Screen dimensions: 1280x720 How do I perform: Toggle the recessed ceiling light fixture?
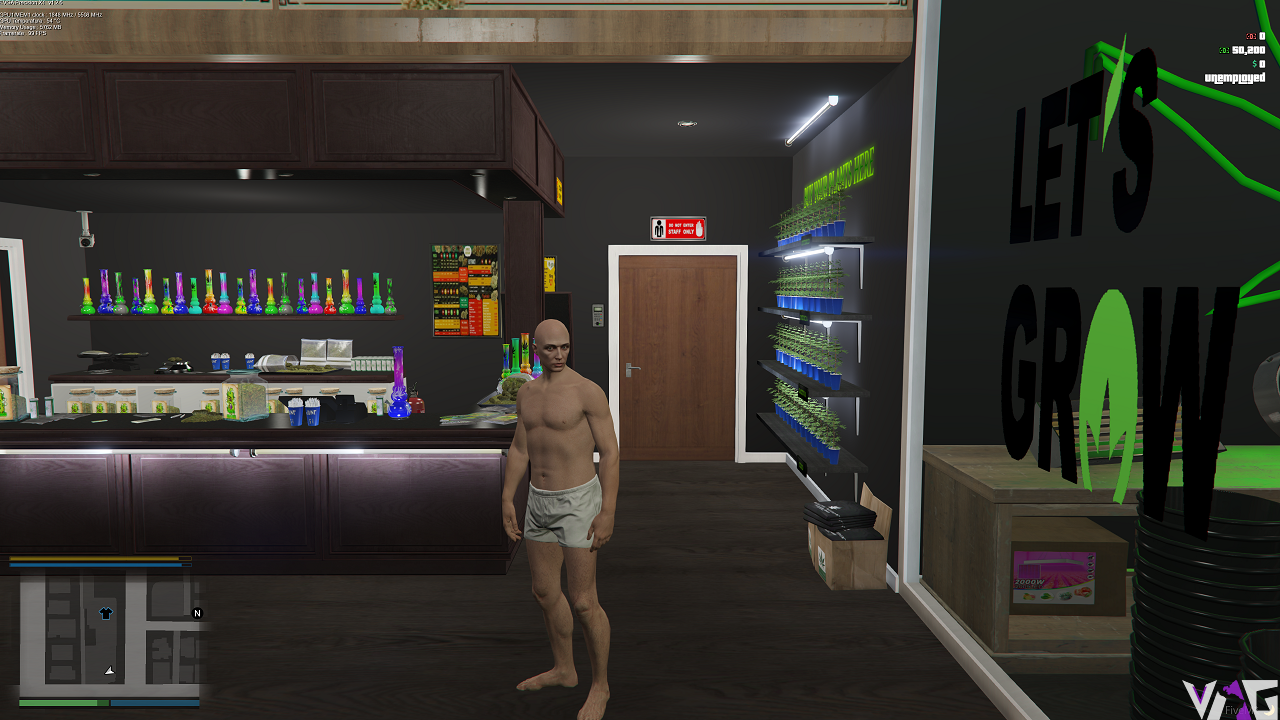(686, 122)
